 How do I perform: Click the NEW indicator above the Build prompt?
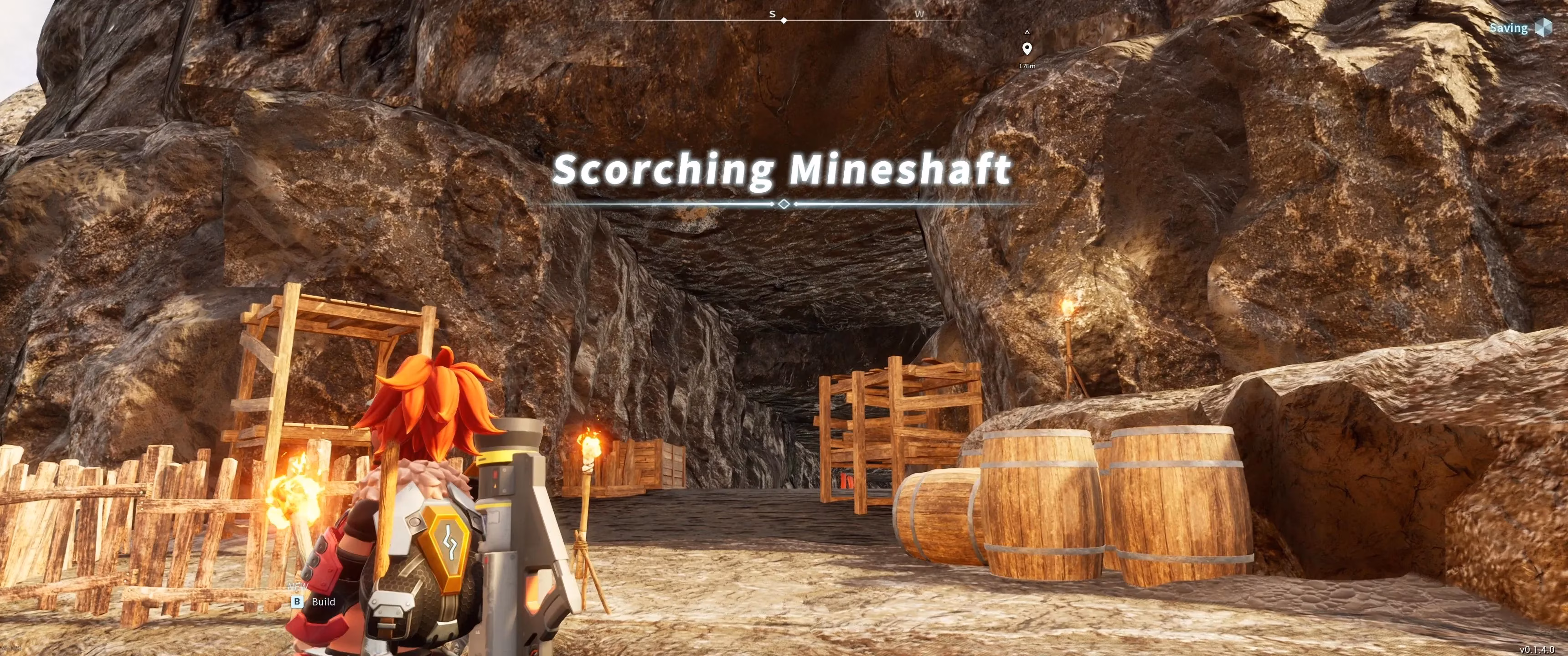[298, 587]
